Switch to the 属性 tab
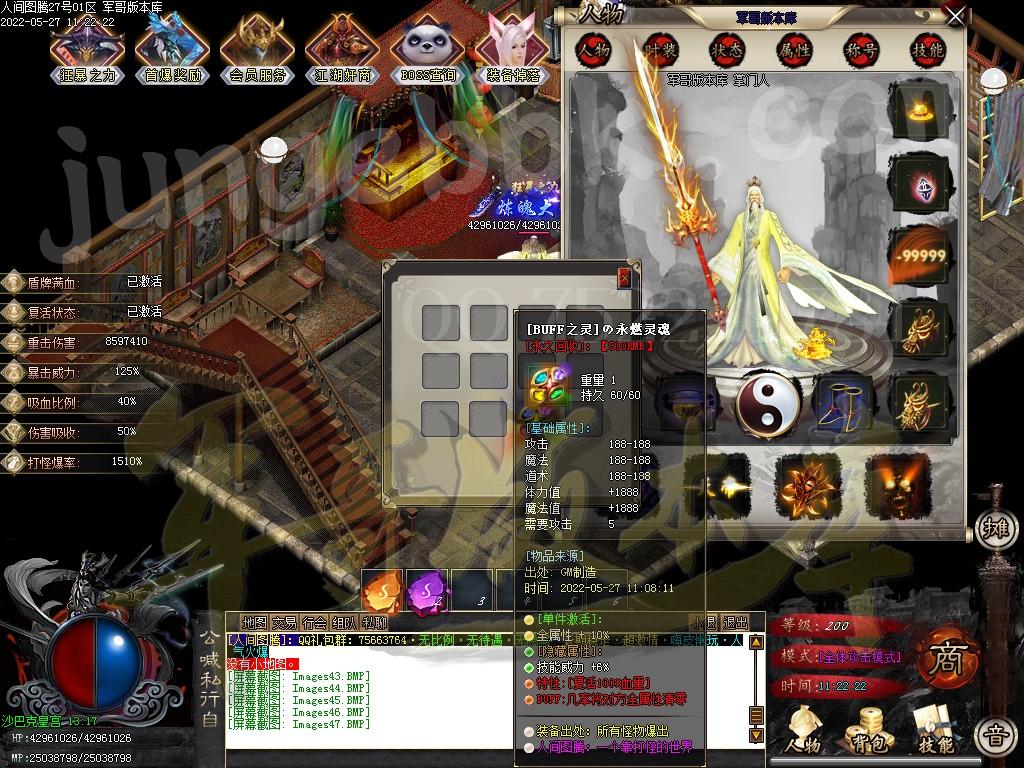Image resolution: width=1024 pixels, height=768 pixels. click(x=794, y=49)
